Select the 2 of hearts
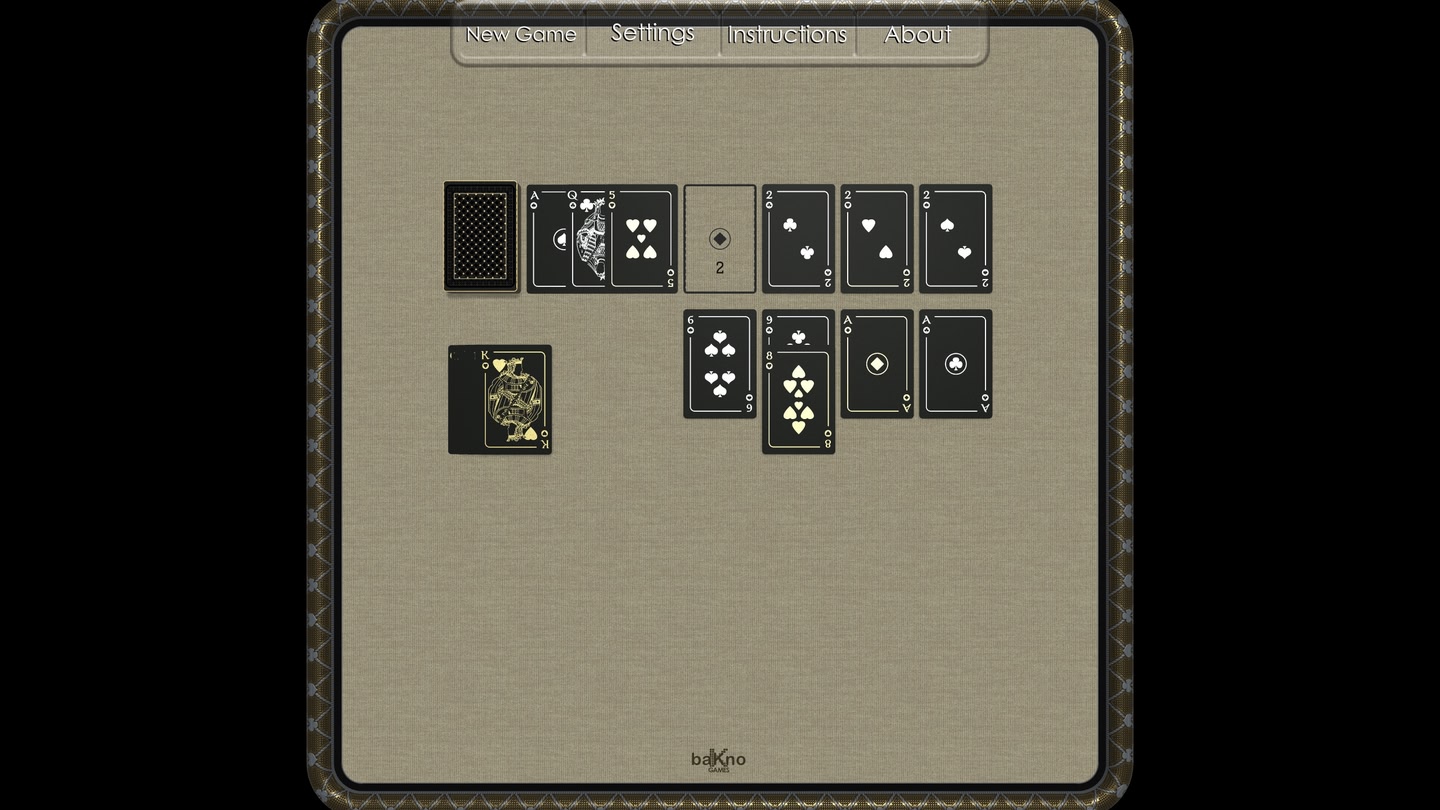The width and height of the screenshot is (1440, 810). [x=876, y=240]
